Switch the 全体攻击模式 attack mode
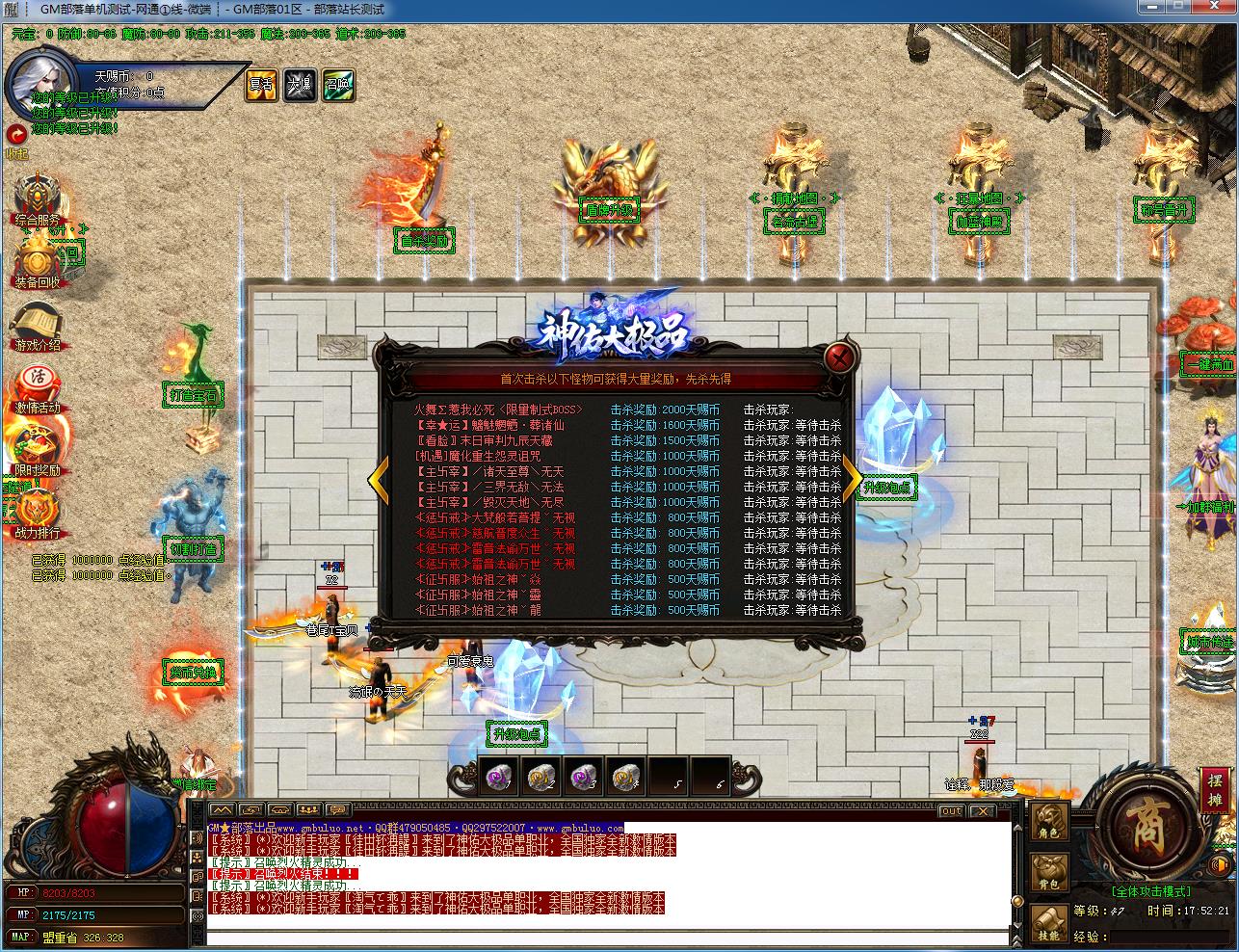Image resolution: width=1239 pixels, height=952 pixels. point(1152,890)
